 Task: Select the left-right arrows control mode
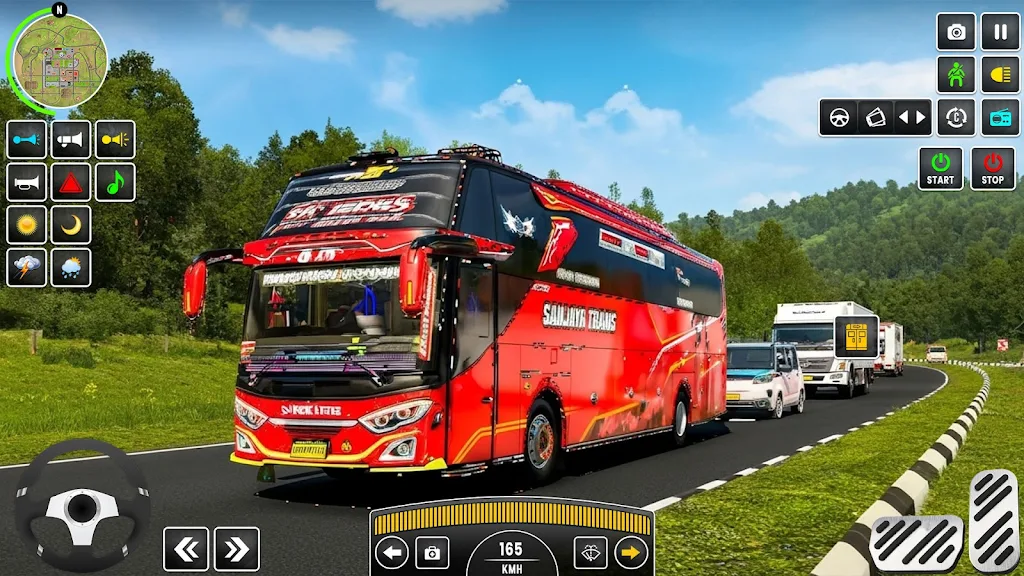(912, 117)
